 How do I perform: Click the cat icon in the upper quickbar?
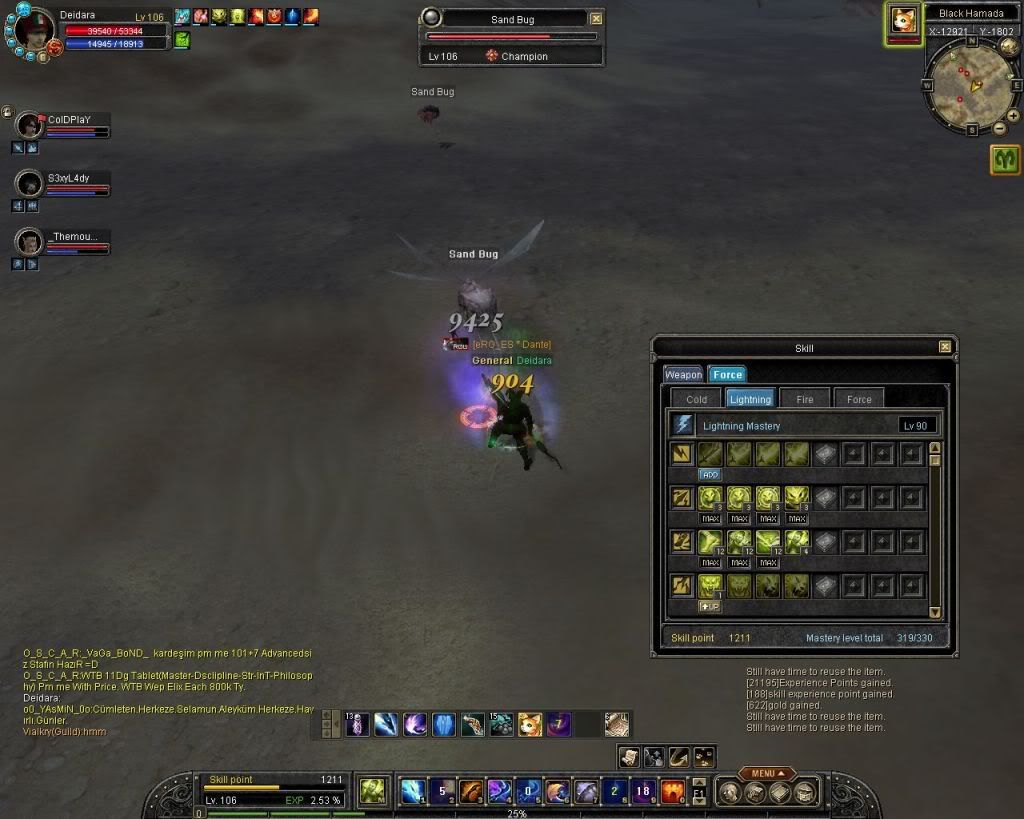(530, 724)
